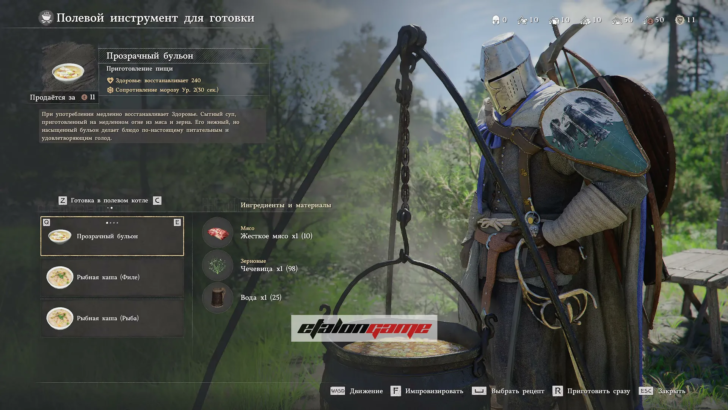Select the Жесткое мясо meat ingredient
Viewport: 728px width, 410px height.
coord(218,233)
